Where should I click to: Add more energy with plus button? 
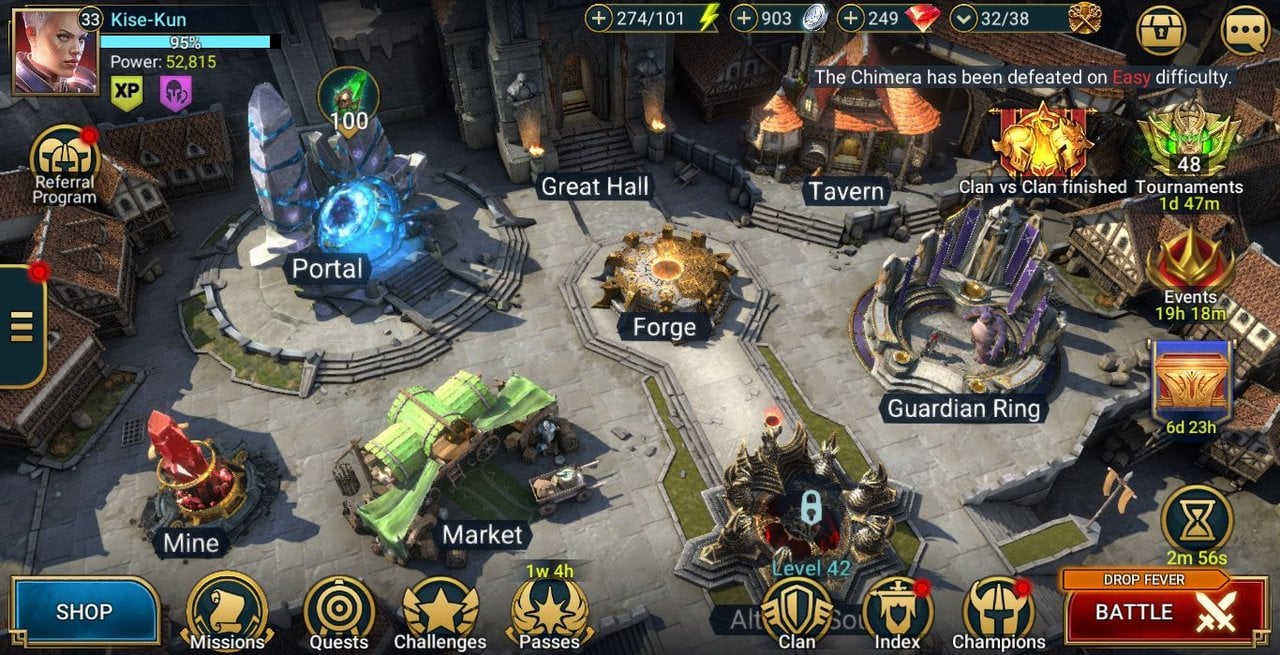[x=599, y=18]
